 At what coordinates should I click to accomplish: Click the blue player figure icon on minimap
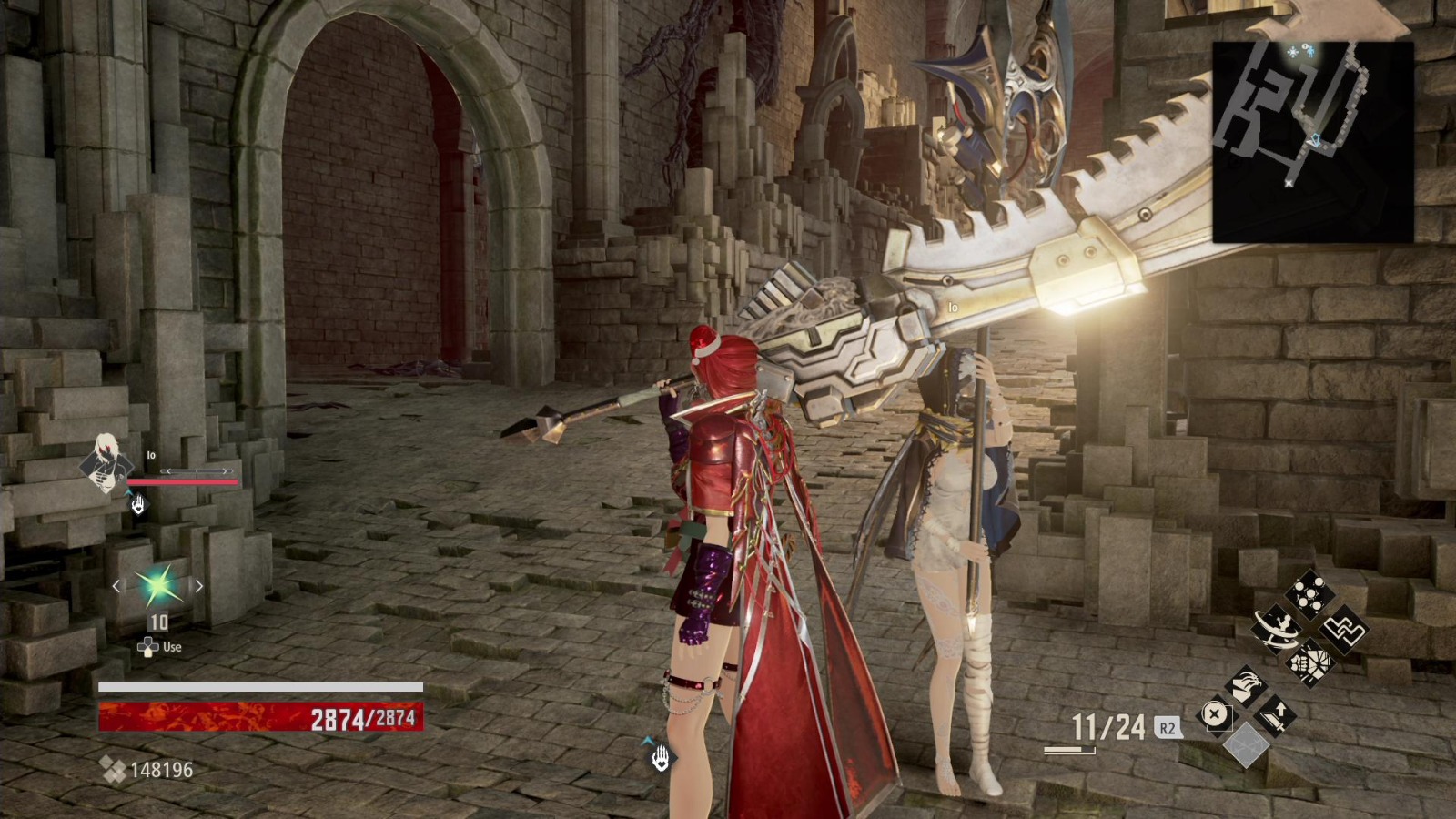pyautogui.click(x=1310, y=51)
